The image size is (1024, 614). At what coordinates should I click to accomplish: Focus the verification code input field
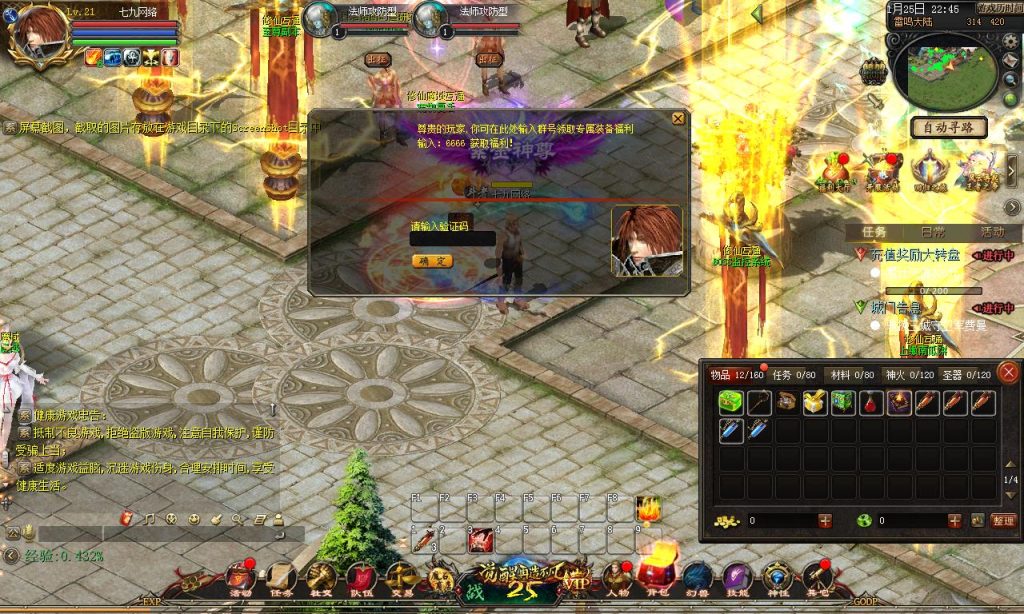tap(452, 239)
